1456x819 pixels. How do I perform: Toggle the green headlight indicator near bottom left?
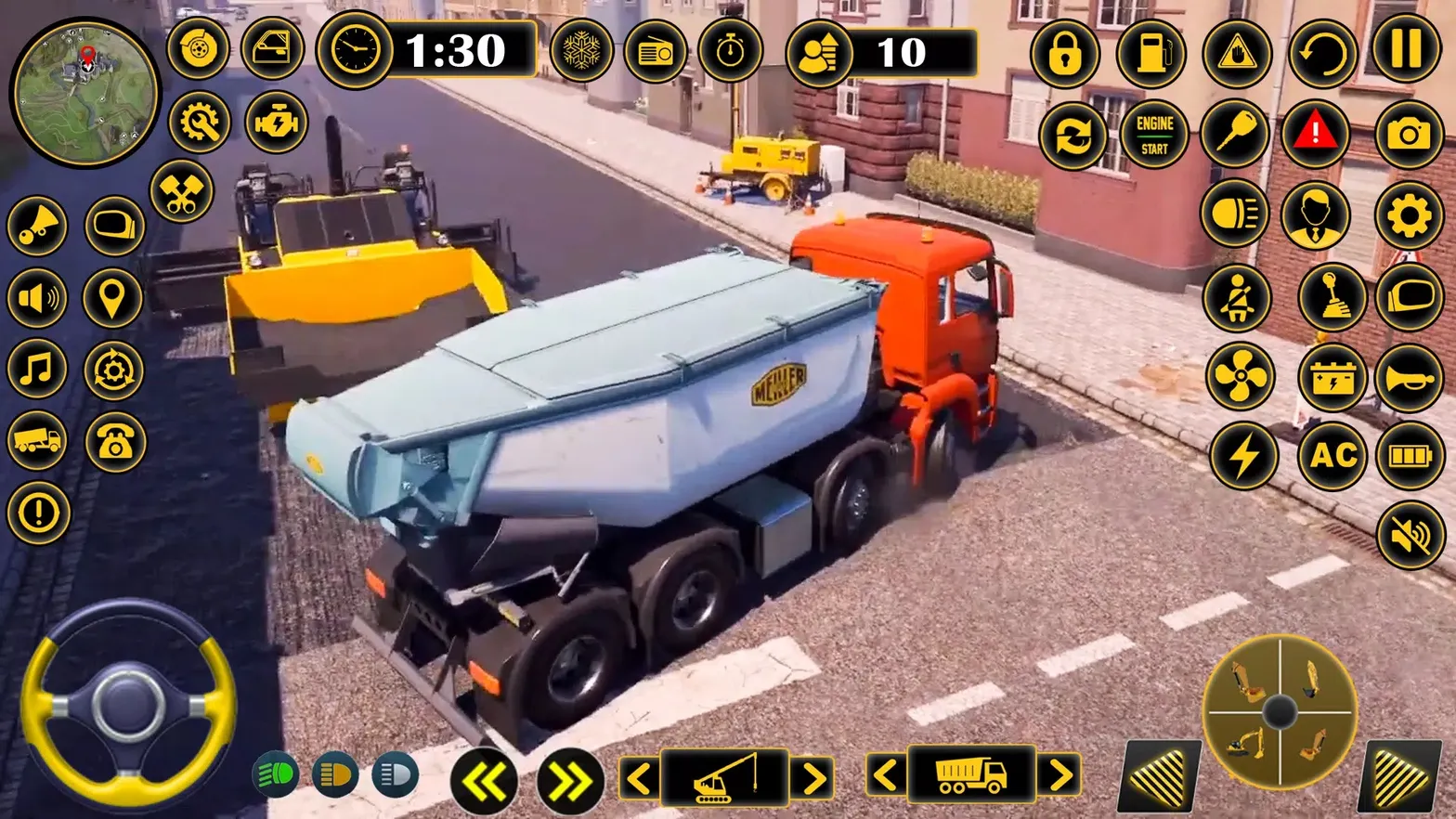274,773
